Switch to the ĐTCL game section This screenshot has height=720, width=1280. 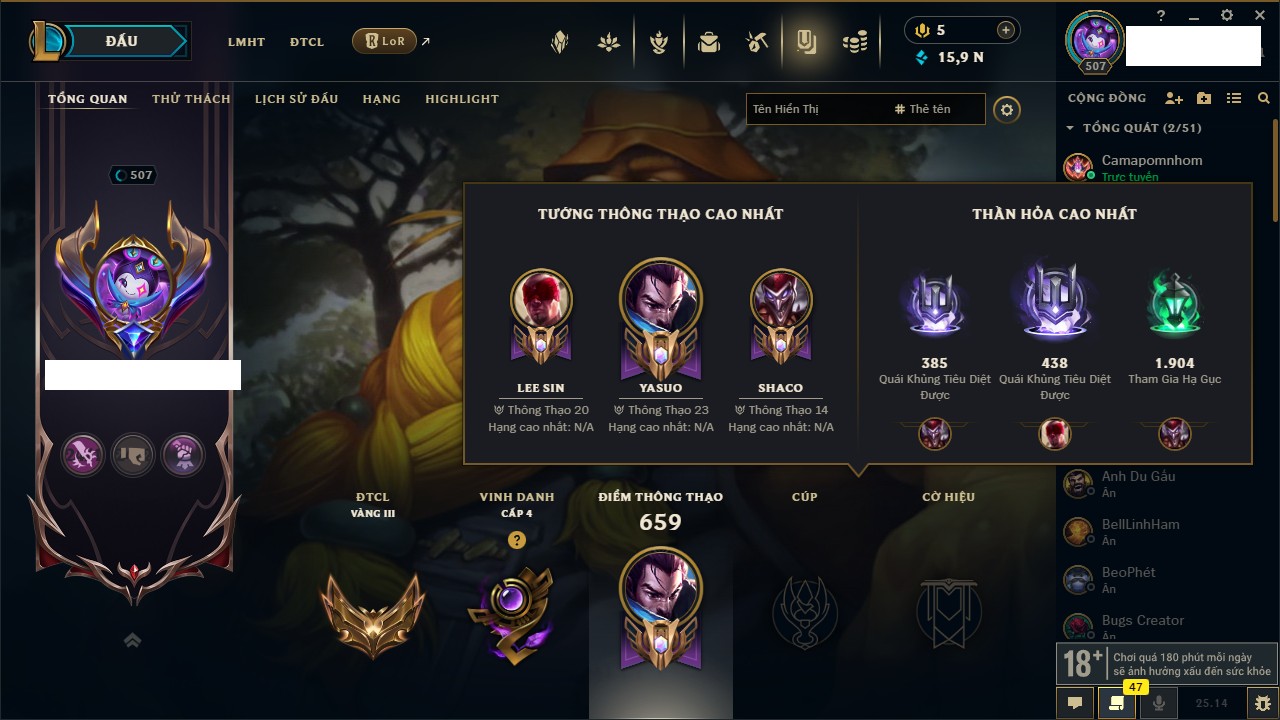point(307,42)
